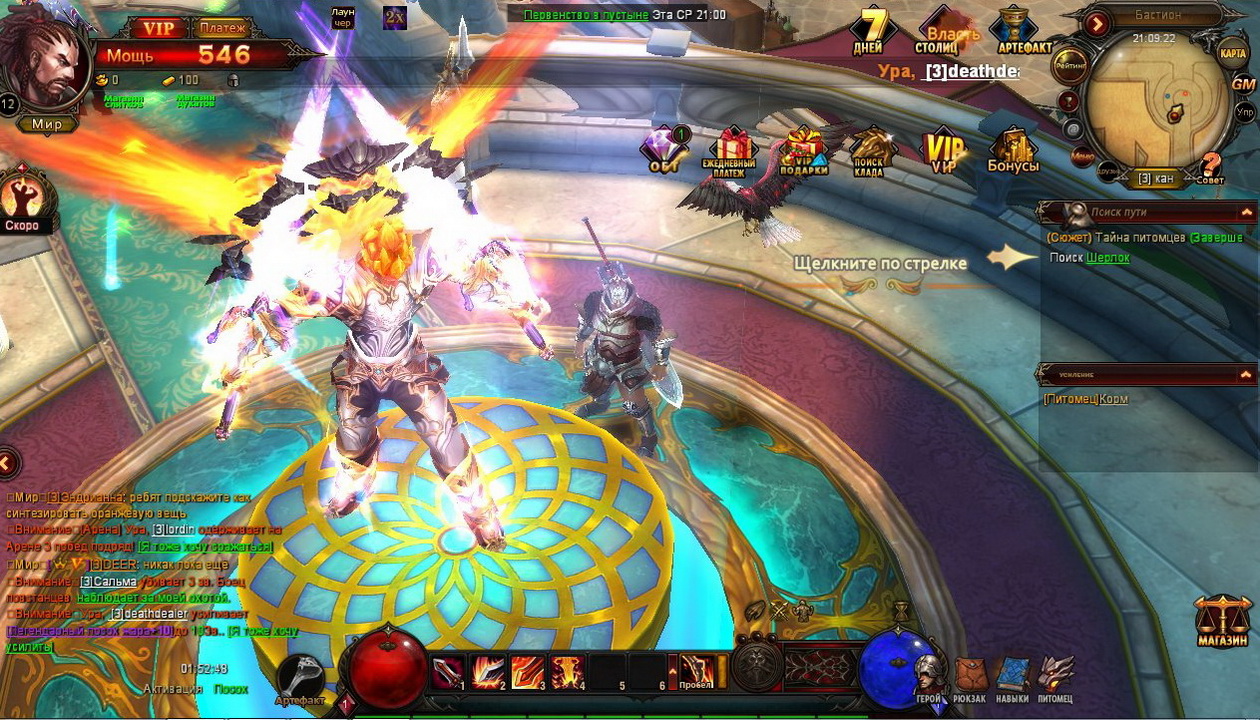
Task: Select the Мир chat channel button
Action: click(47, 124)
